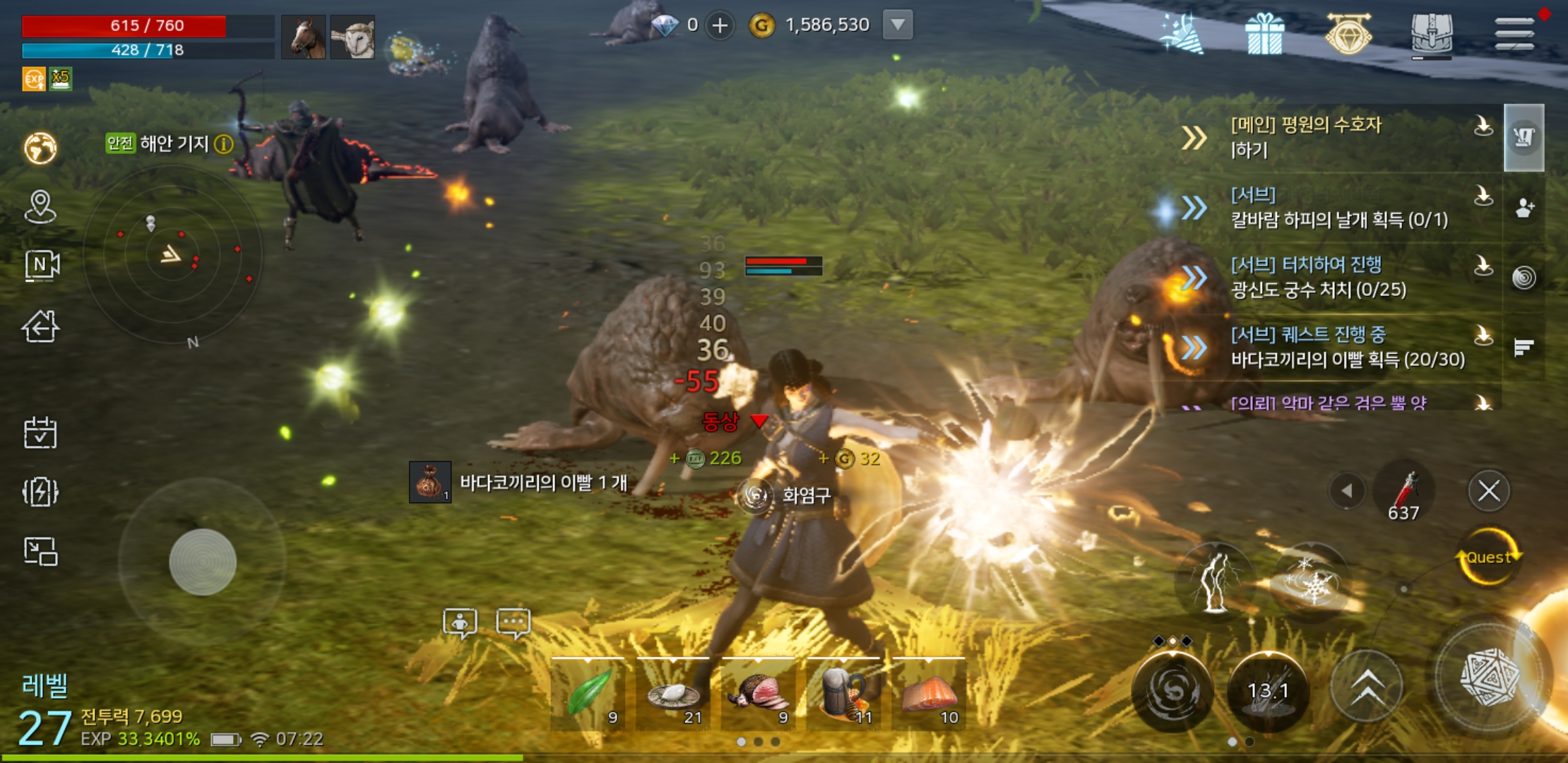Add pearls with the plus button

720,26
